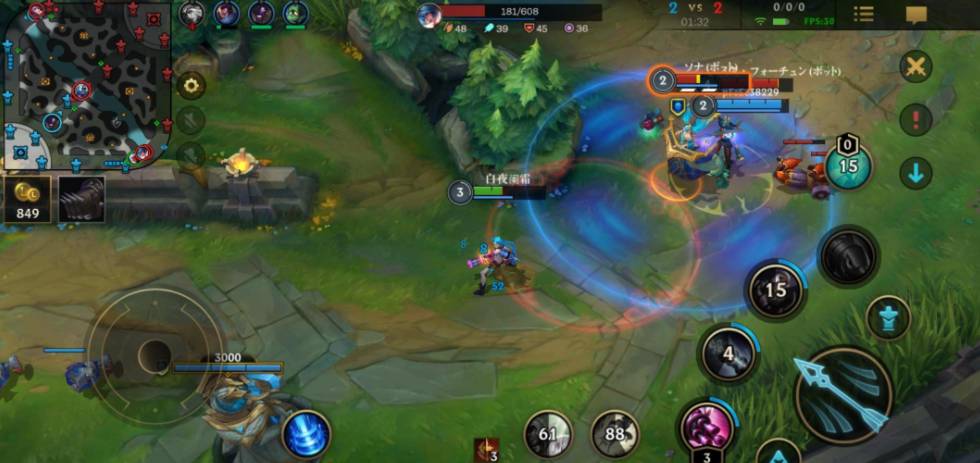This screenshot has width=980, height=463.
Task: Tap the ability with a 4-second cooldown
Action: click(x=727, y=353)
